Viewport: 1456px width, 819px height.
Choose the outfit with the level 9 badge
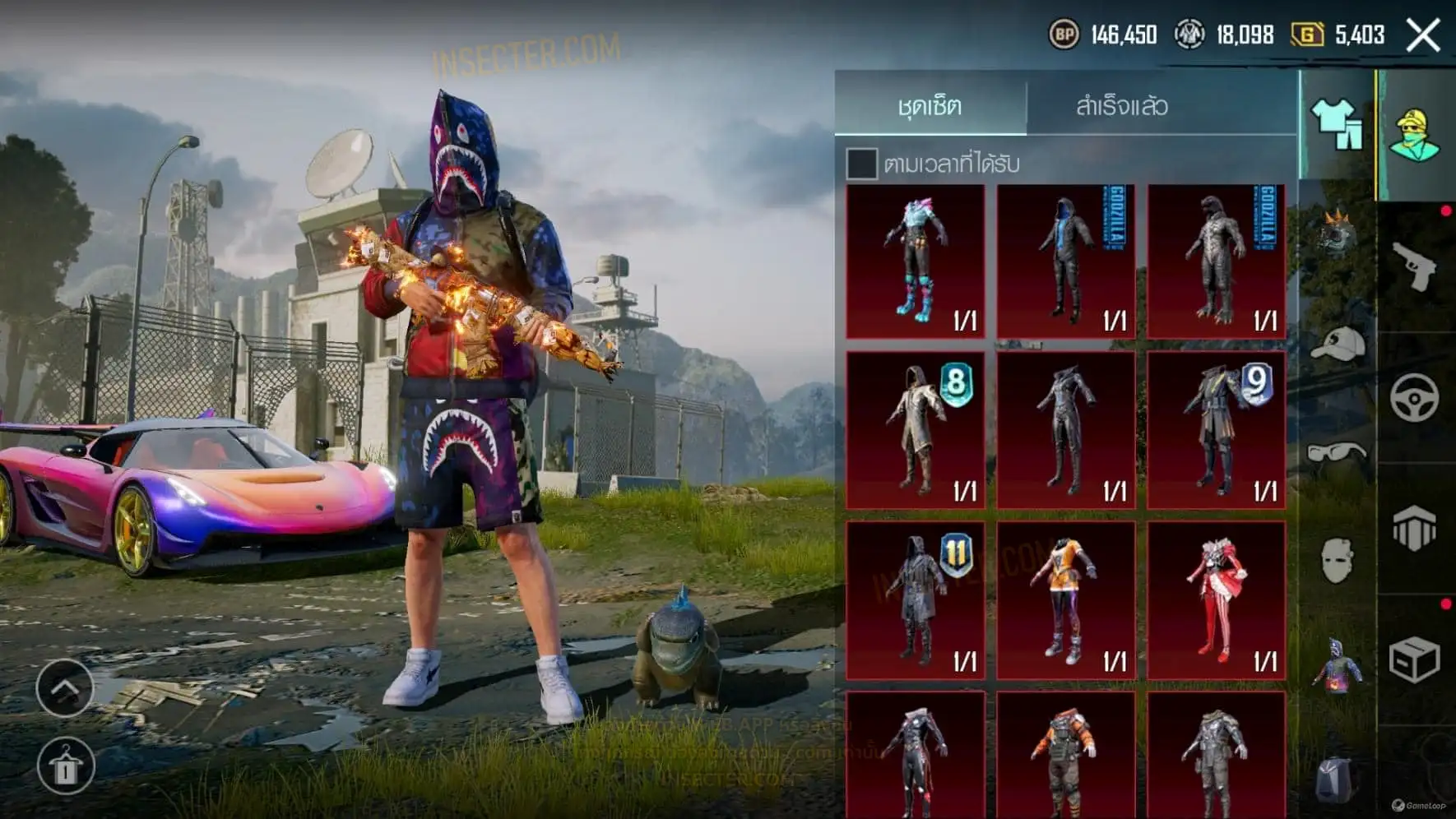pos(1216,430)
